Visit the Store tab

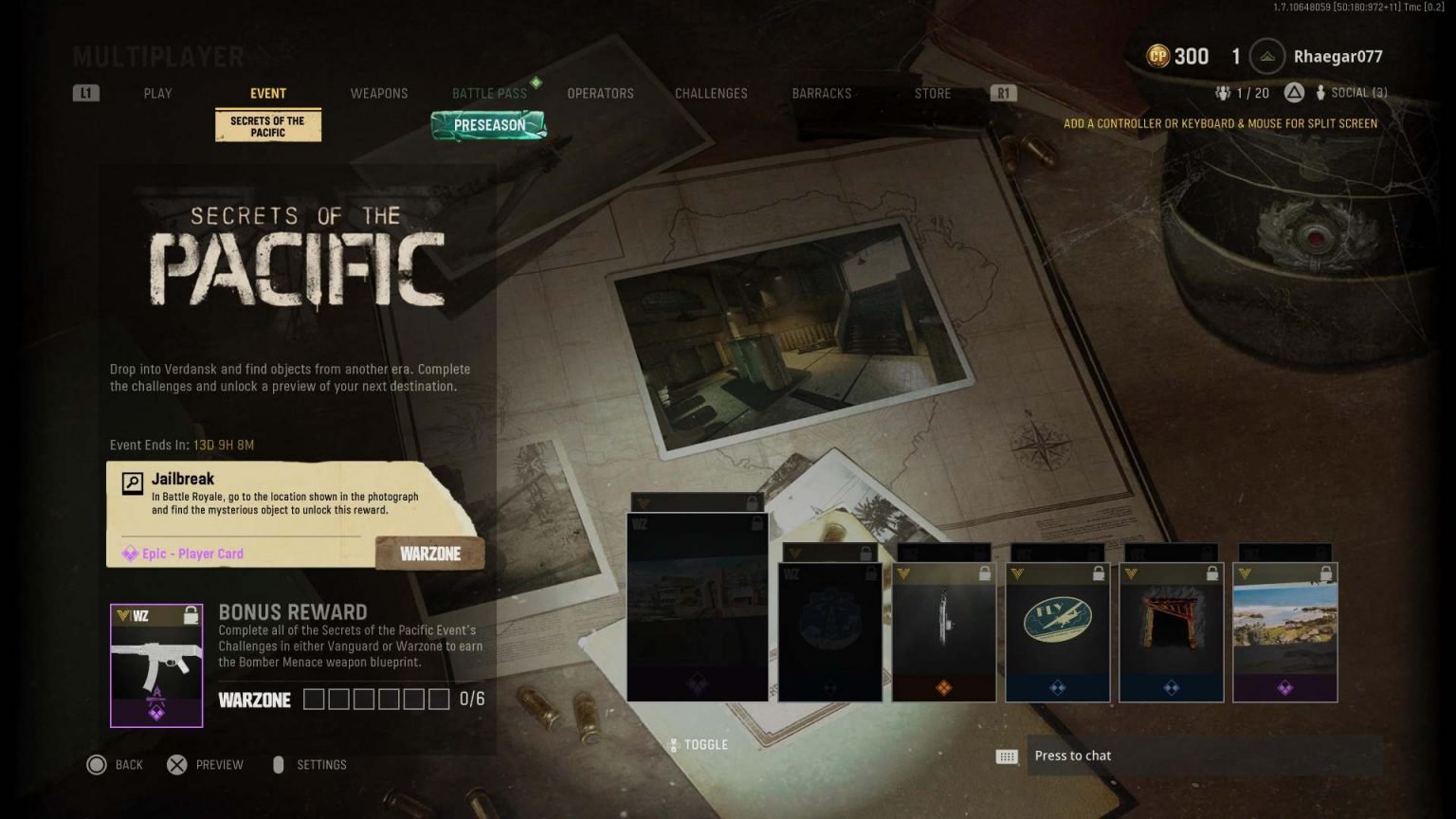(933, 93)
